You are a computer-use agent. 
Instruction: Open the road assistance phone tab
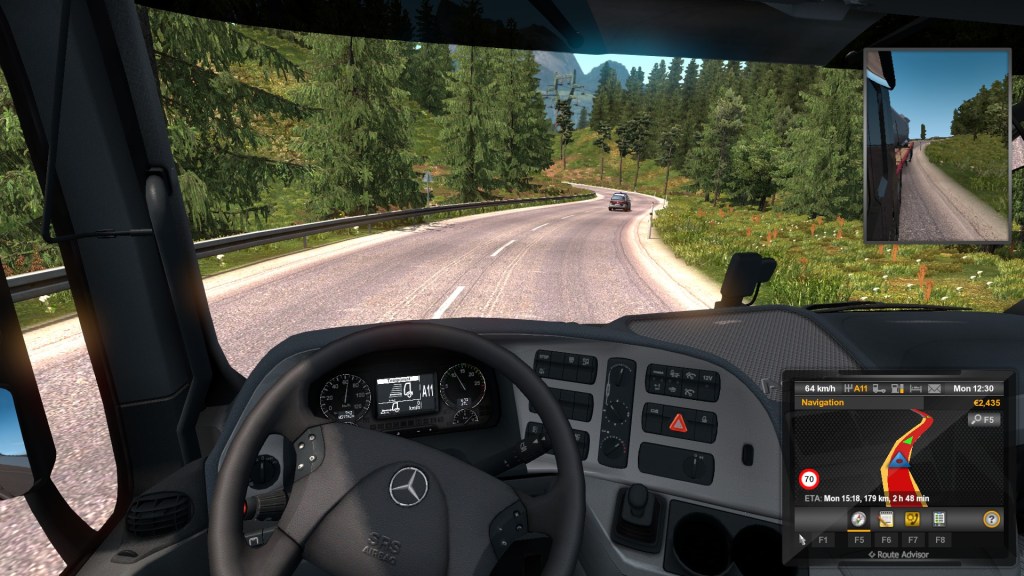[912, 518]
